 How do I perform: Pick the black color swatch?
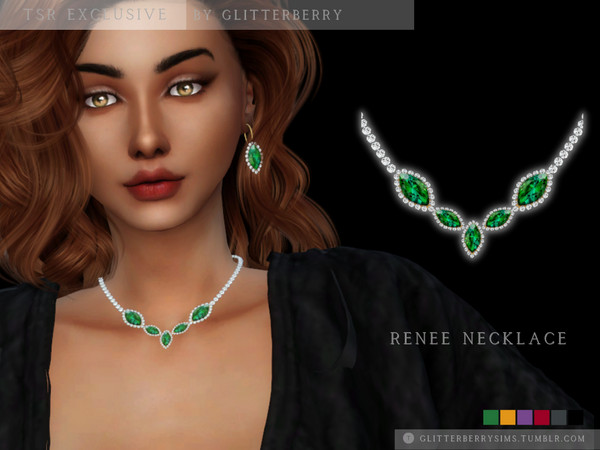click(x=575, y=417)
